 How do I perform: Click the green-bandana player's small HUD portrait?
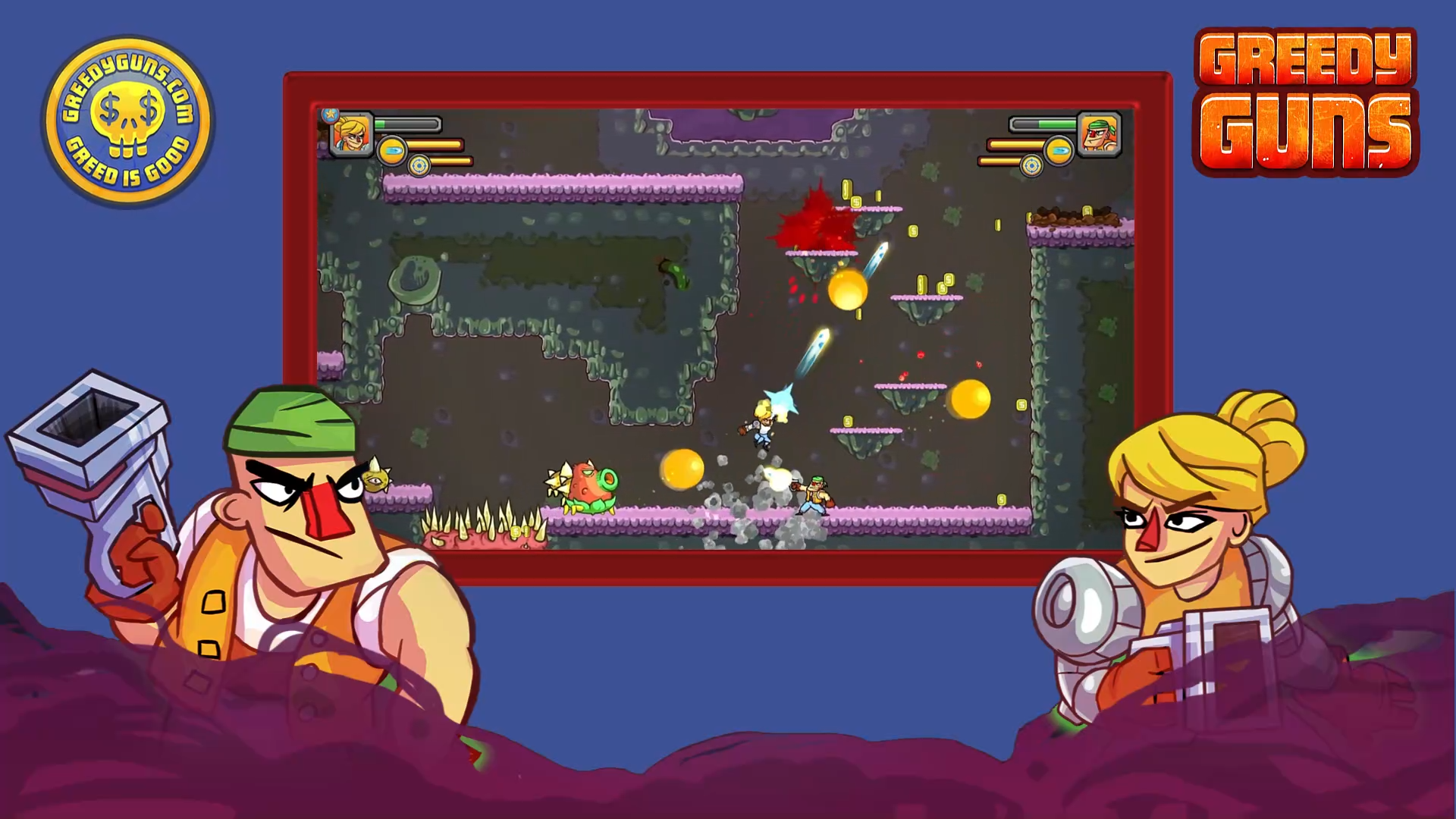1099,135
